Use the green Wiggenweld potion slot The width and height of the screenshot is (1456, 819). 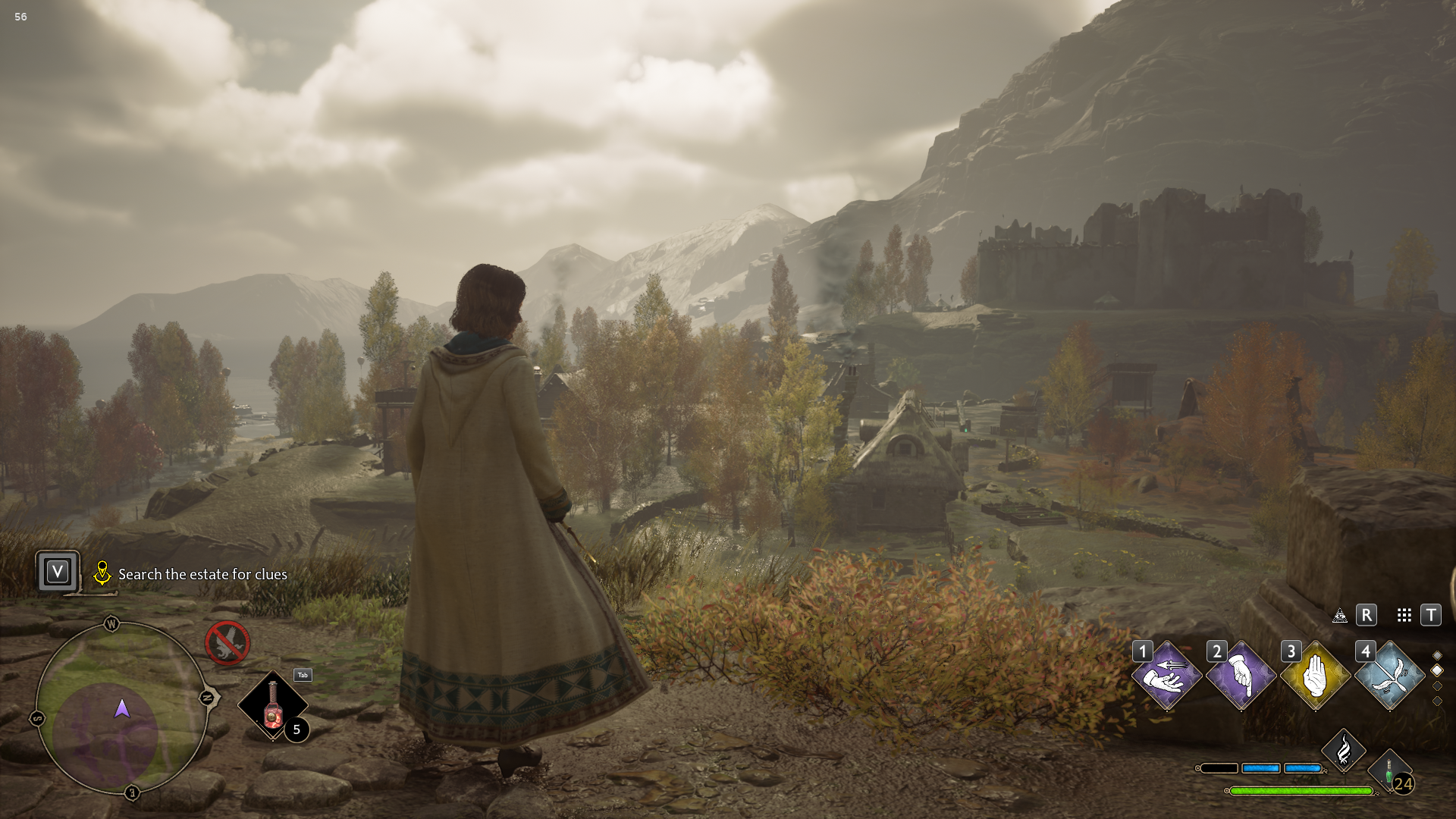coord(1389,772)
